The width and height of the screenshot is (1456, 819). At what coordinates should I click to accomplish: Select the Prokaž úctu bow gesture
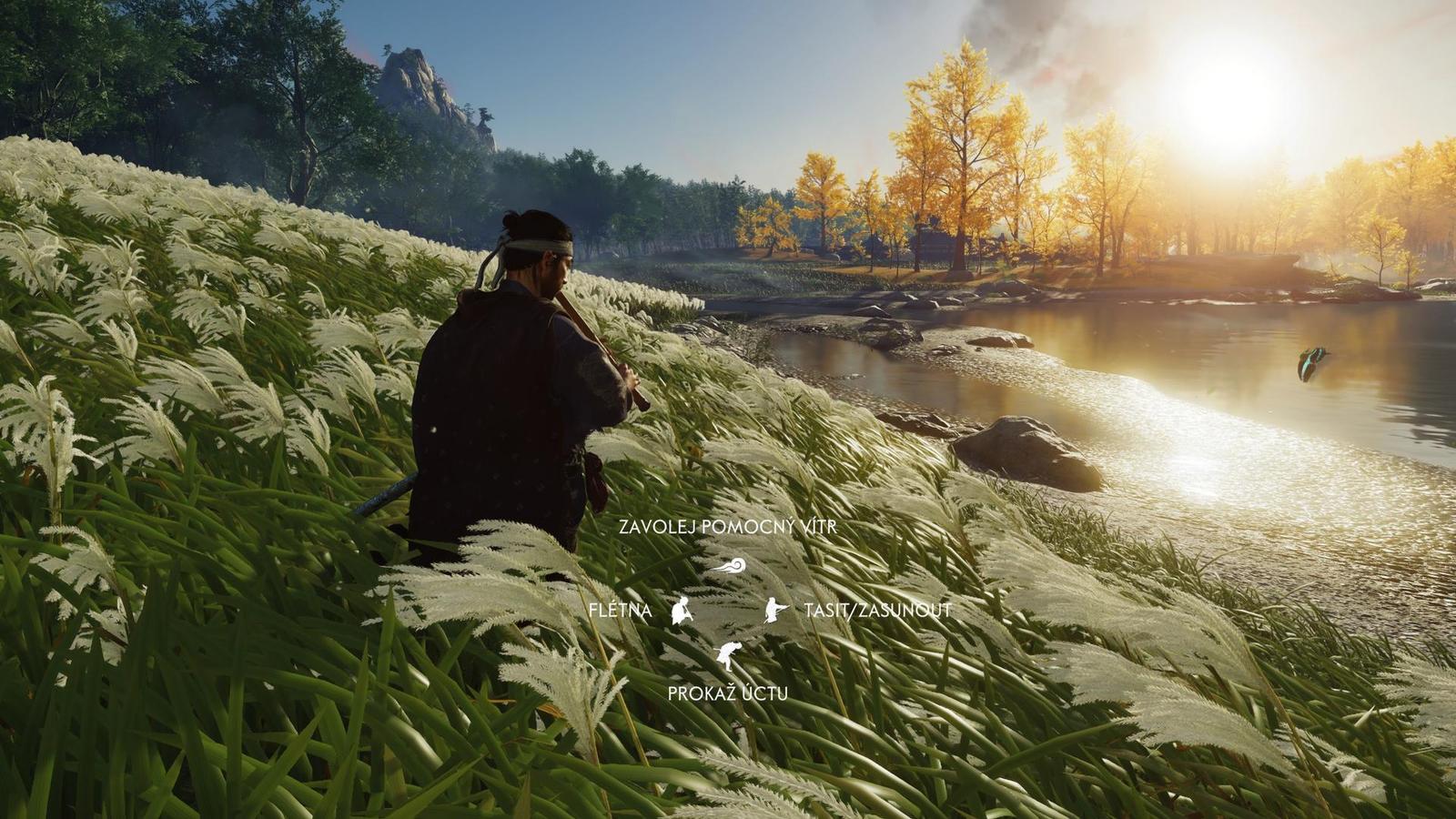(x=728, y=655)
